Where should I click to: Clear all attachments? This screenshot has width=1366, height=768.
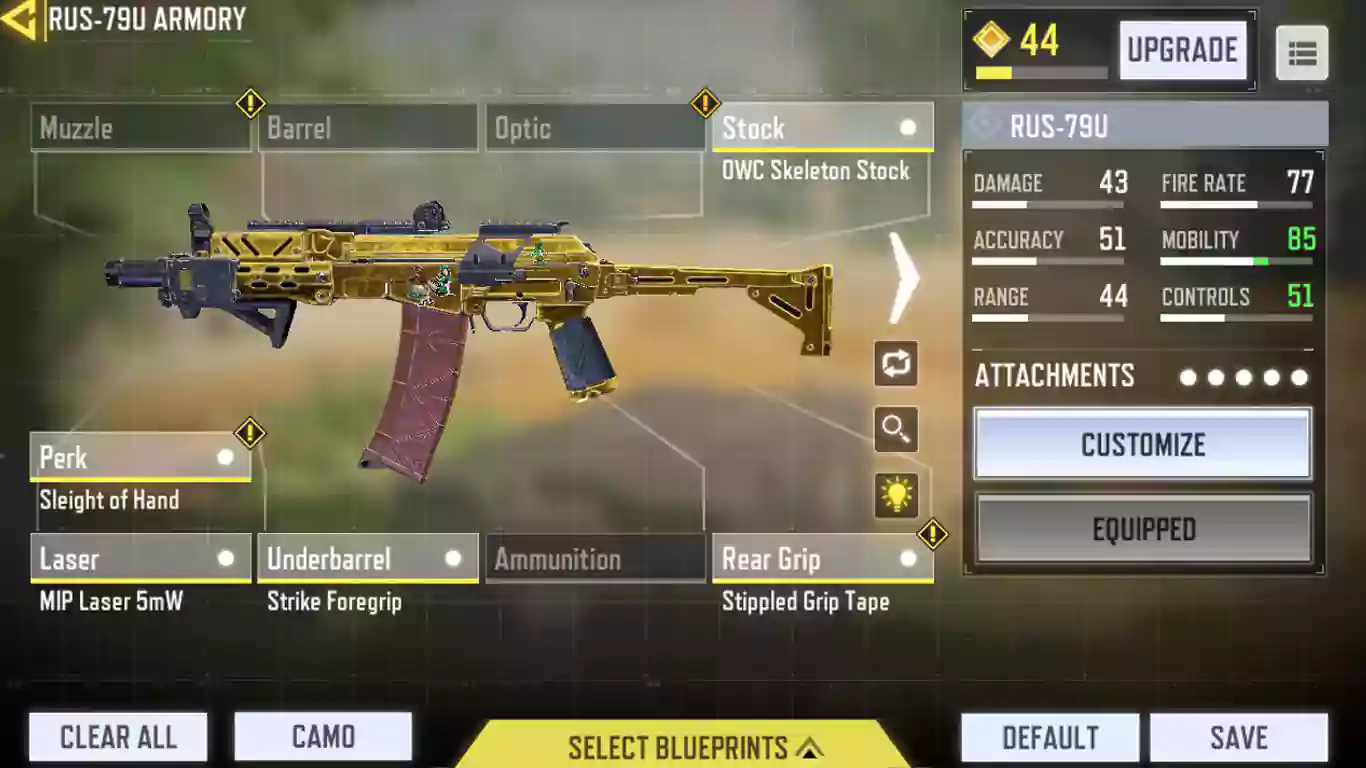pyautogui.click(x=118, y=737)
